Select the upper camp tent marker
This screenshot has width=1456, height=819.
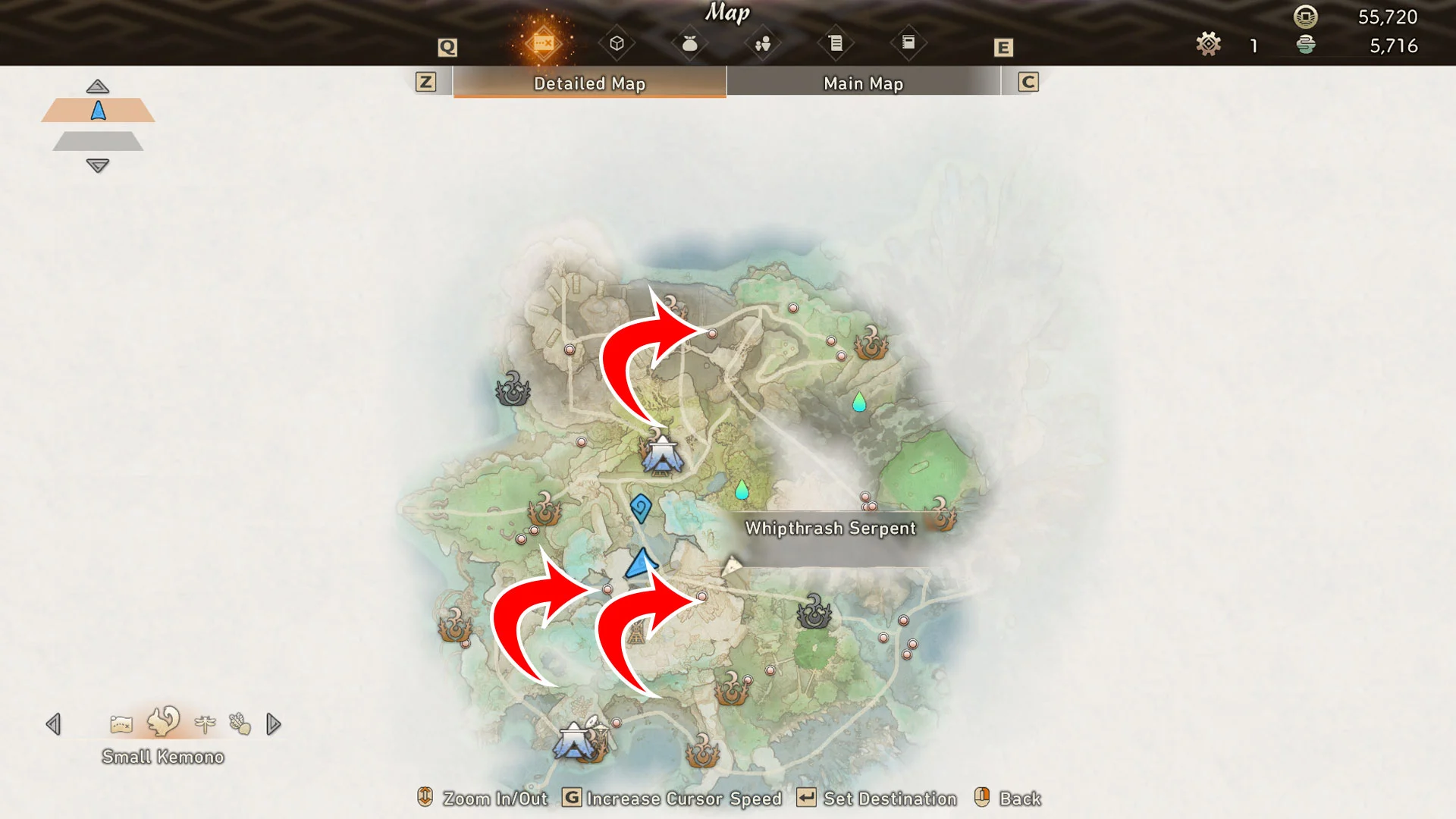[x=663, y=456]
